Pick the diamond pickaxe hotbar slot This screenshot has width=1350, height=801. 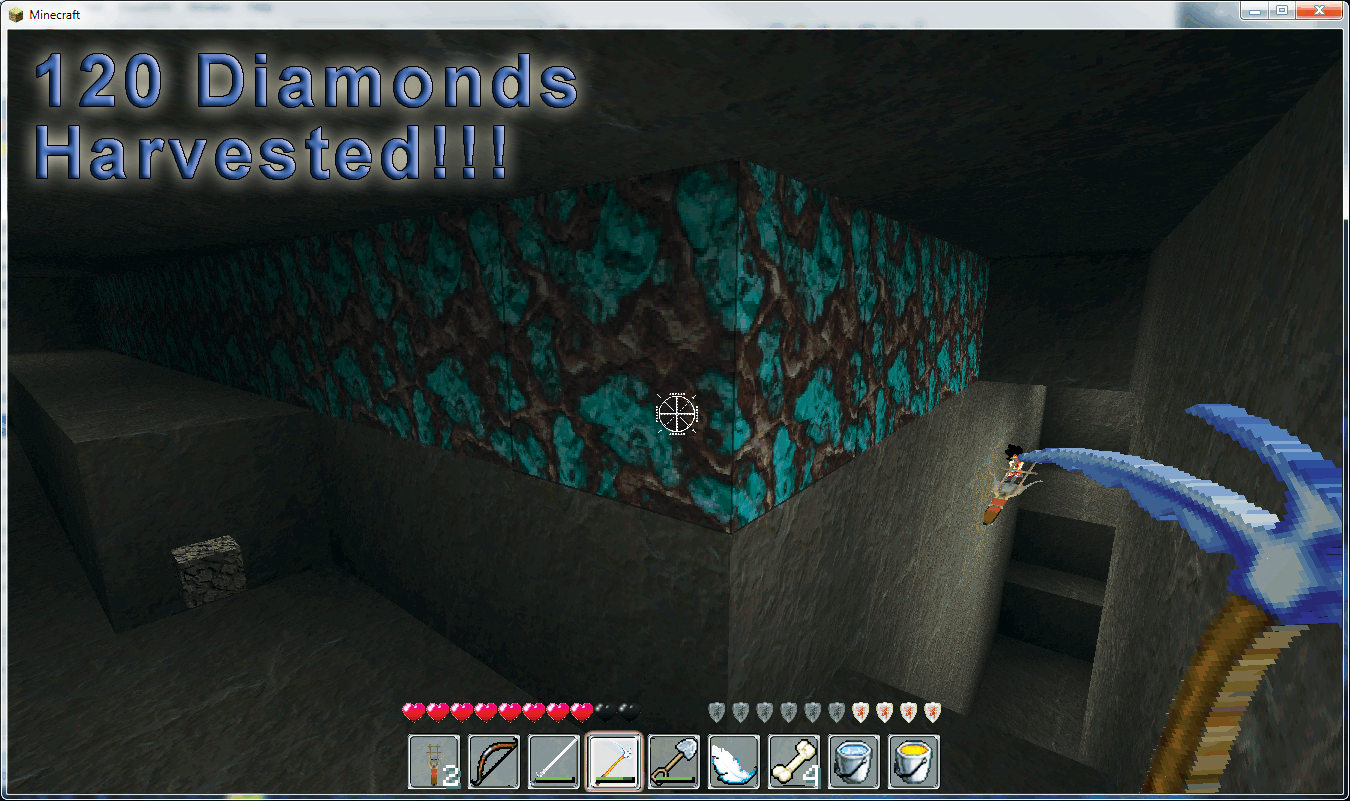tap(614, 762)
